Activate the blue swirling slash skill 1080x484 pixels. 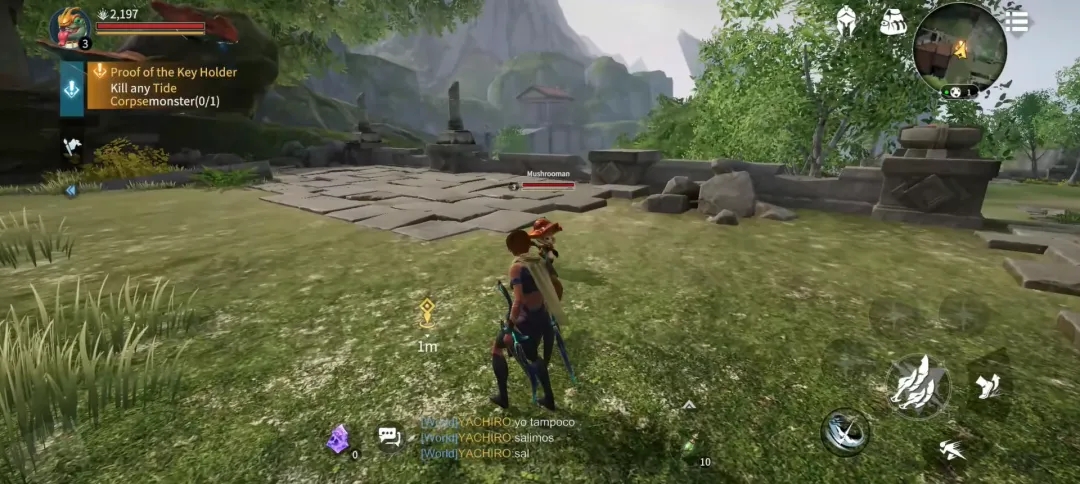point(845,432)
